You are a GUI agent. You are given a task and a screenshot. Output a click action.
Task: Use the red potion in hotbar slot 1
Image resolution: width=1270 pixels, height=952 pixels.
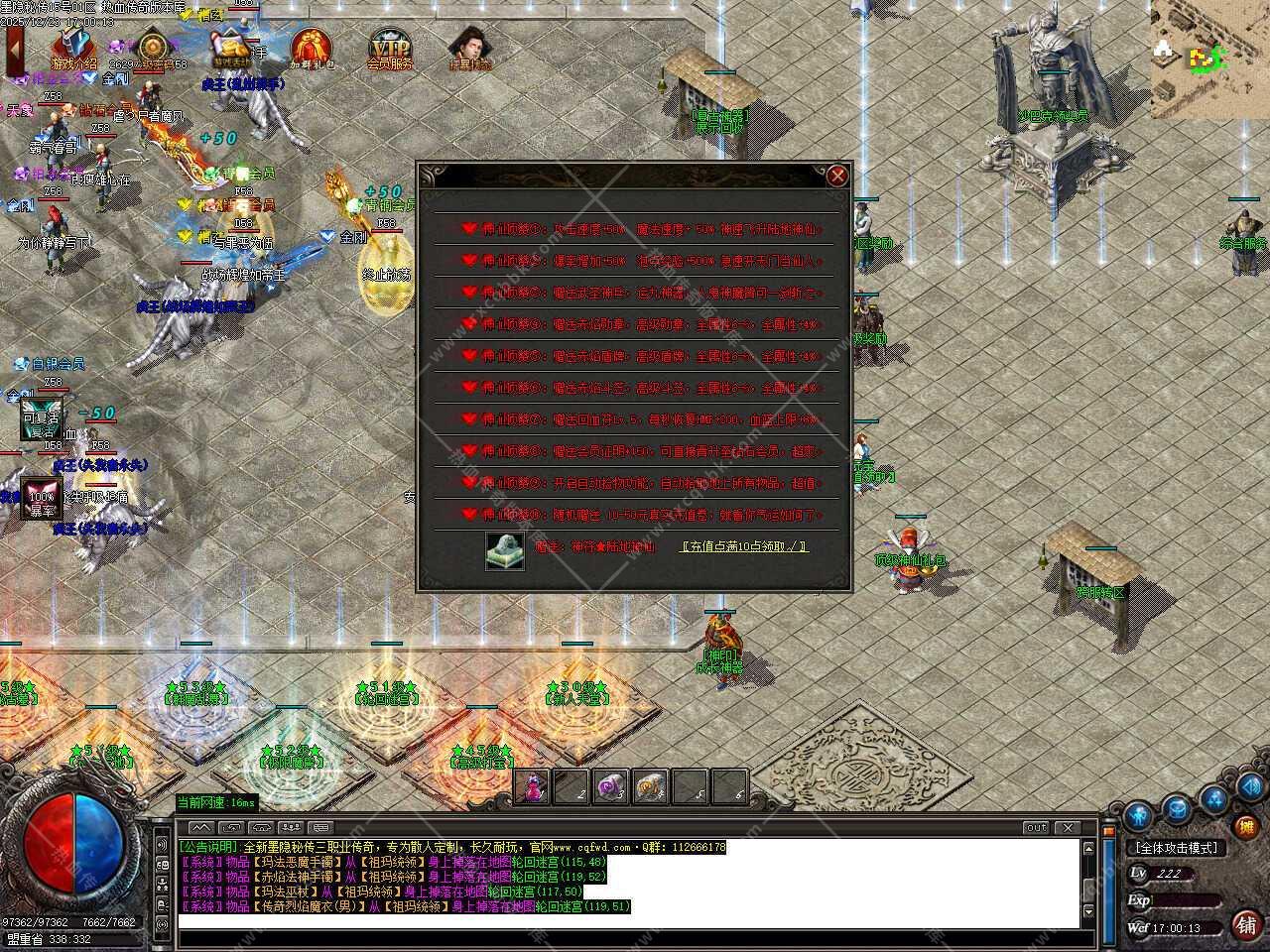point(533,786)
